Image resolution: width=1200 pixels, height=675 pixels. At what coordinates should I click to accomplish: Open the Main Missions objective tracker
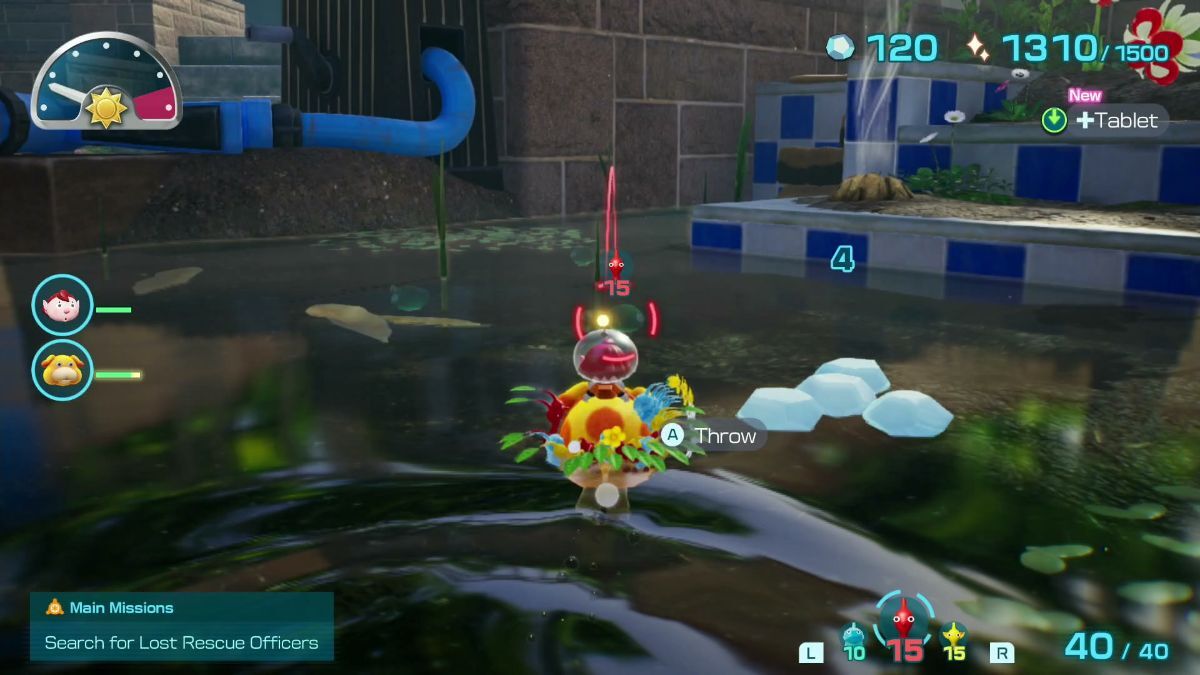[181, 626]
